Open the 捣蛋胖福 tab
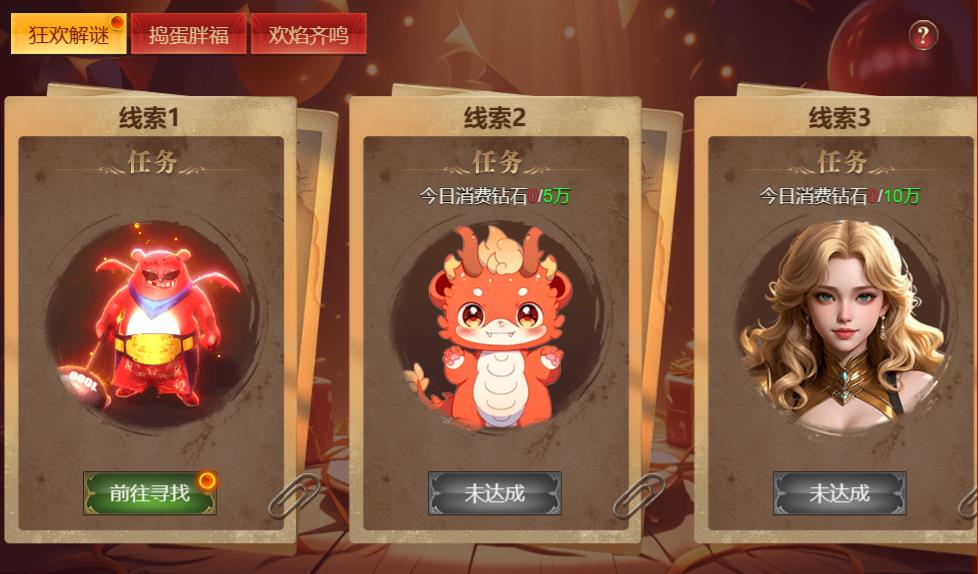This screenshot has width=978, height=574. (188, 35)
